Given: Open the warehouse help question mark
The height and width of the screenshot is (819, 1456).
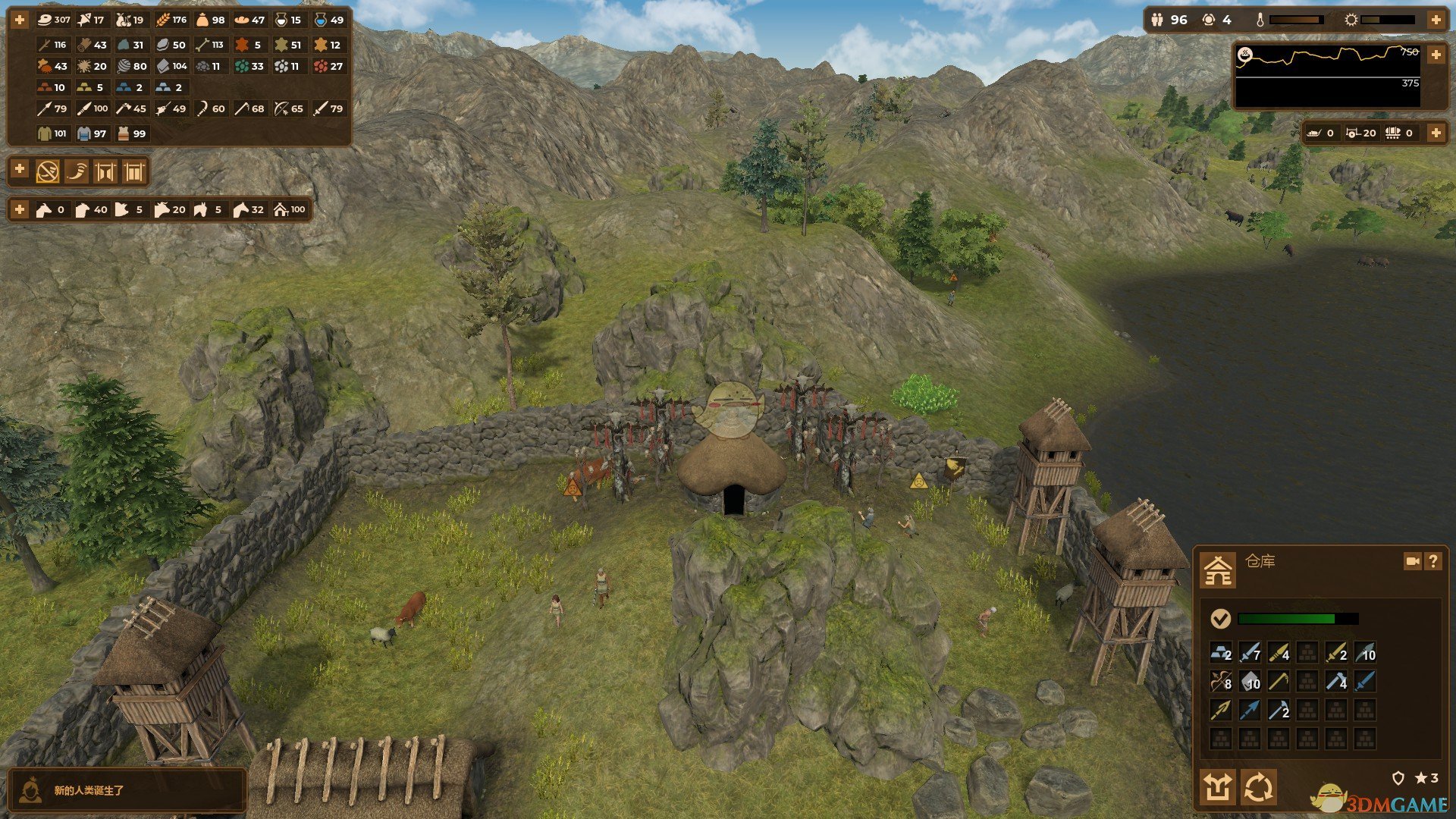Looking at the screenshot, I should click(1432, 561).
